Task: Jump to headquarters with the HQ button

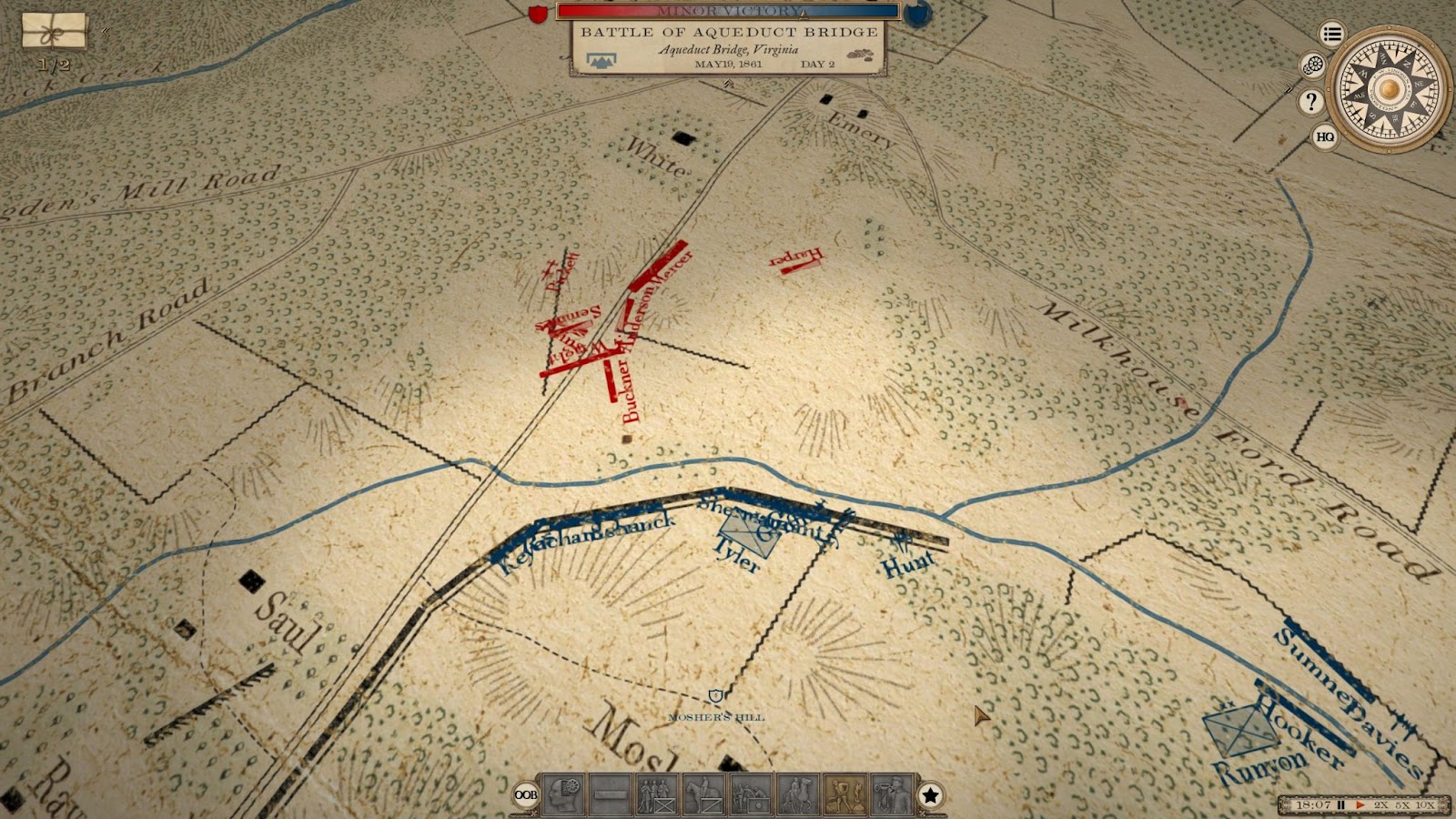Action: [1325, 137]
